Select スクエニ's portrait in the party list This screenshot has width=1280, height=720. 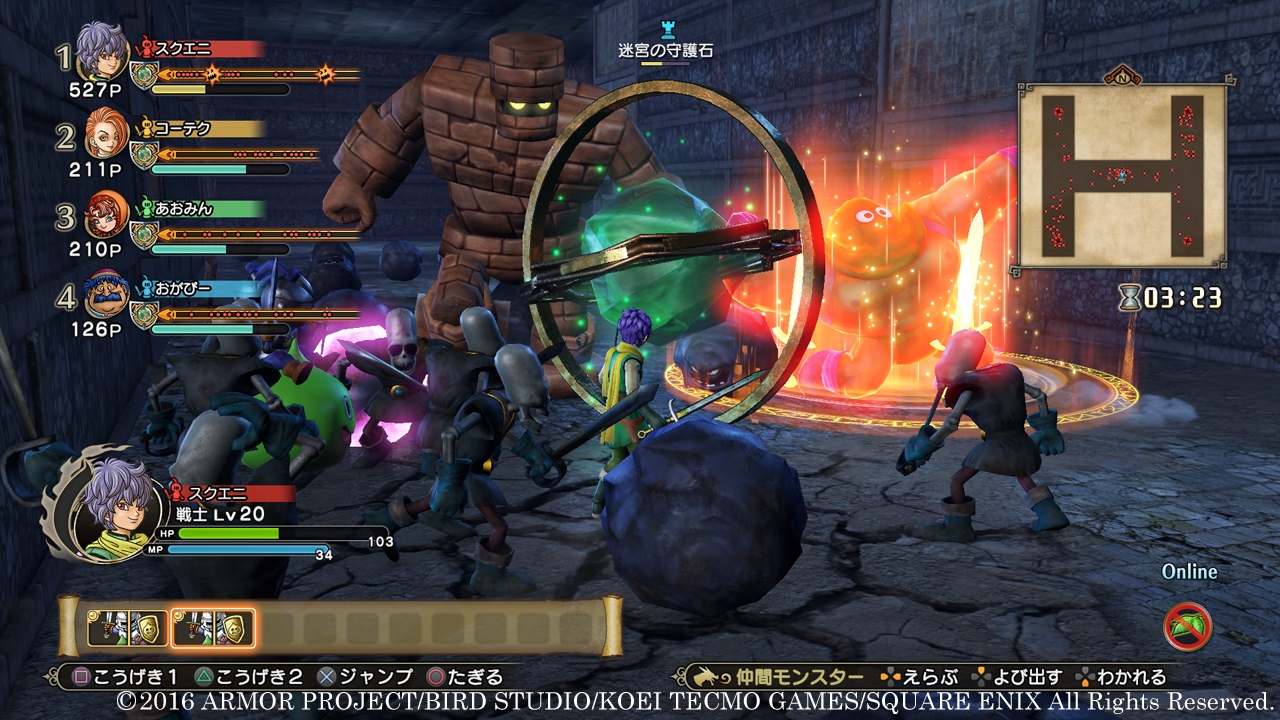(x=103, y=51)
